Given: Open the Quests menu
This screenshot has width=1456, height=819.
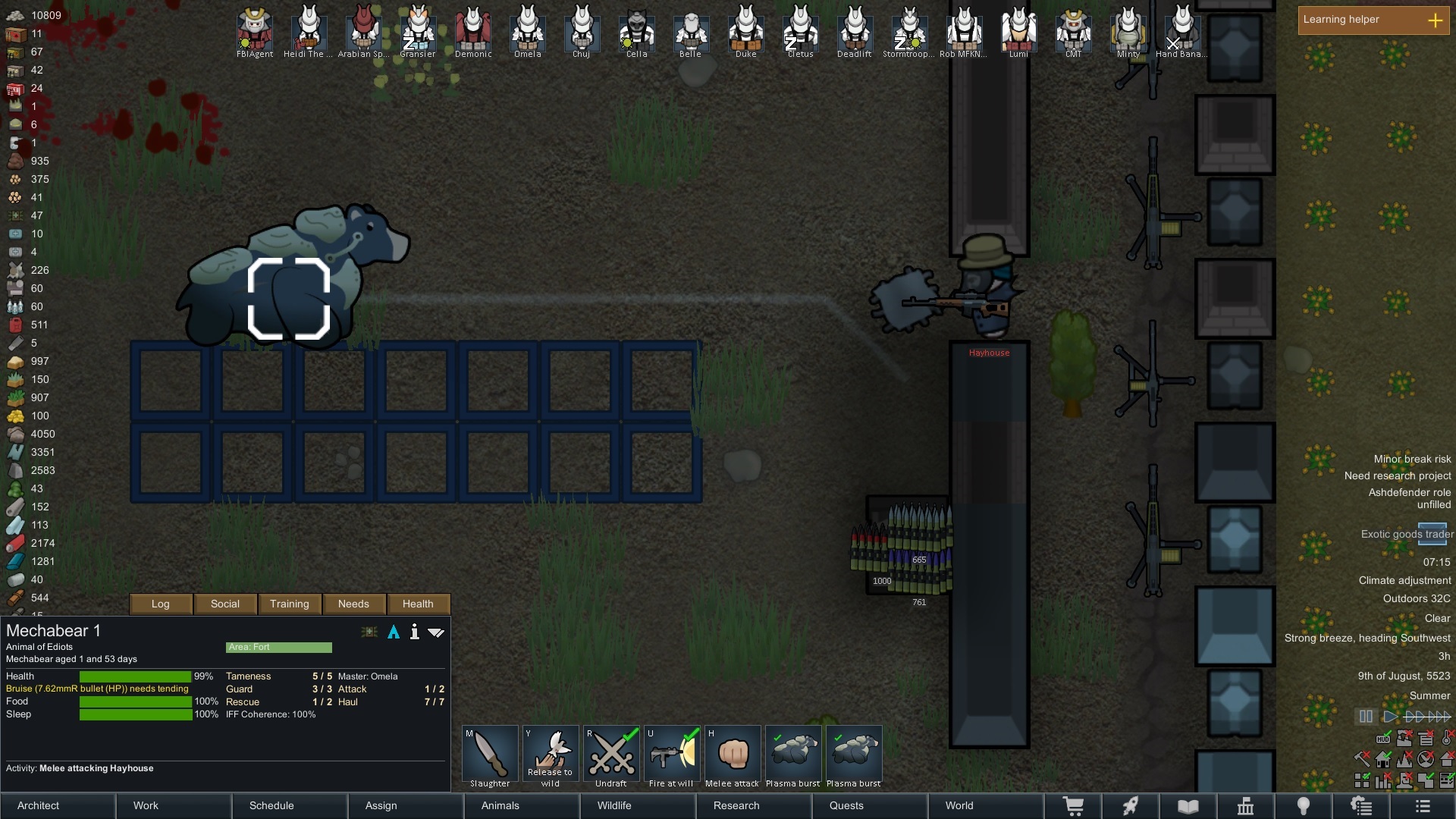Looking at the screenshot, I should point(846,805).
